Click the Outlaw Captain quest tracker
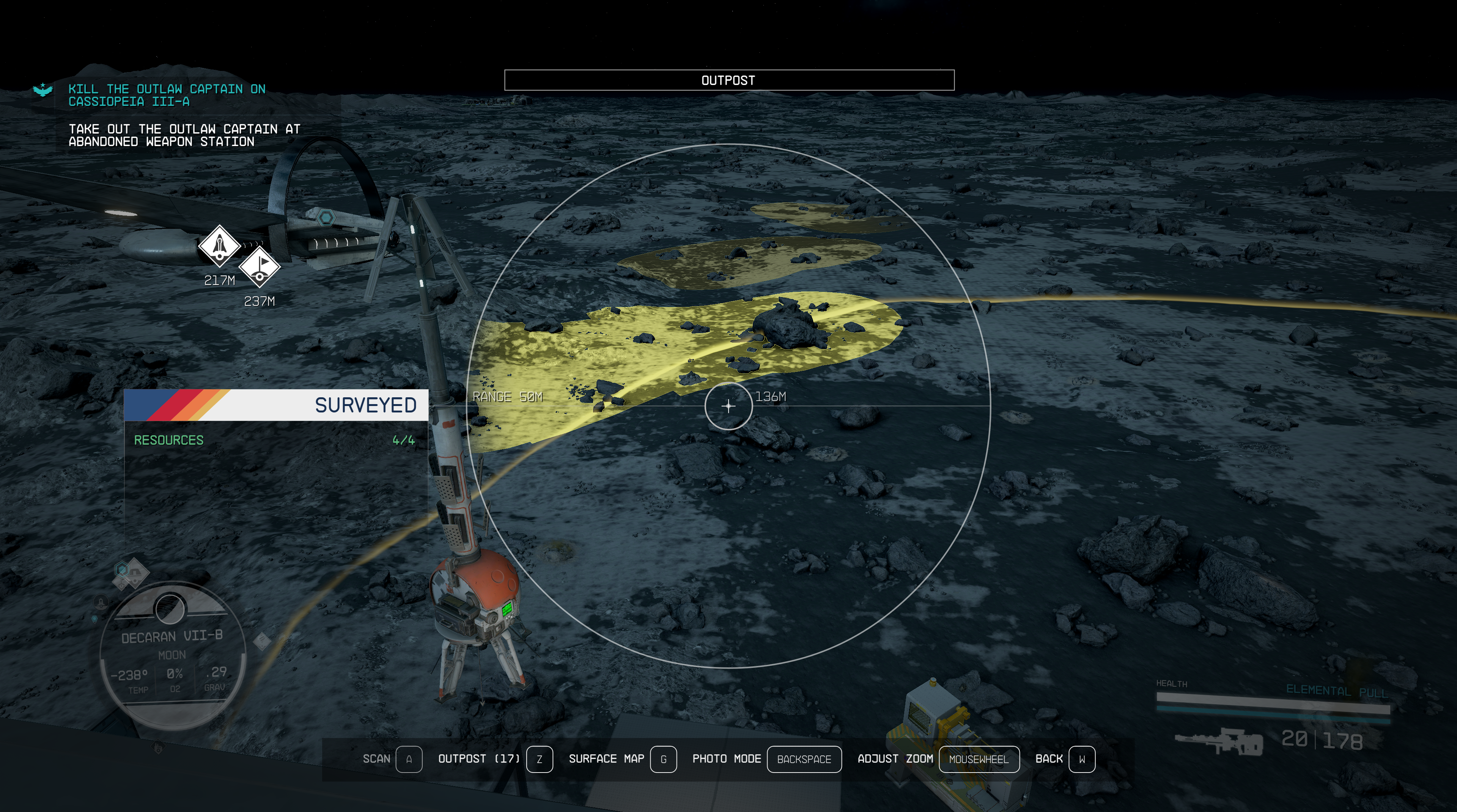This screenshot has height=812, width=1457. coord(167,96)
